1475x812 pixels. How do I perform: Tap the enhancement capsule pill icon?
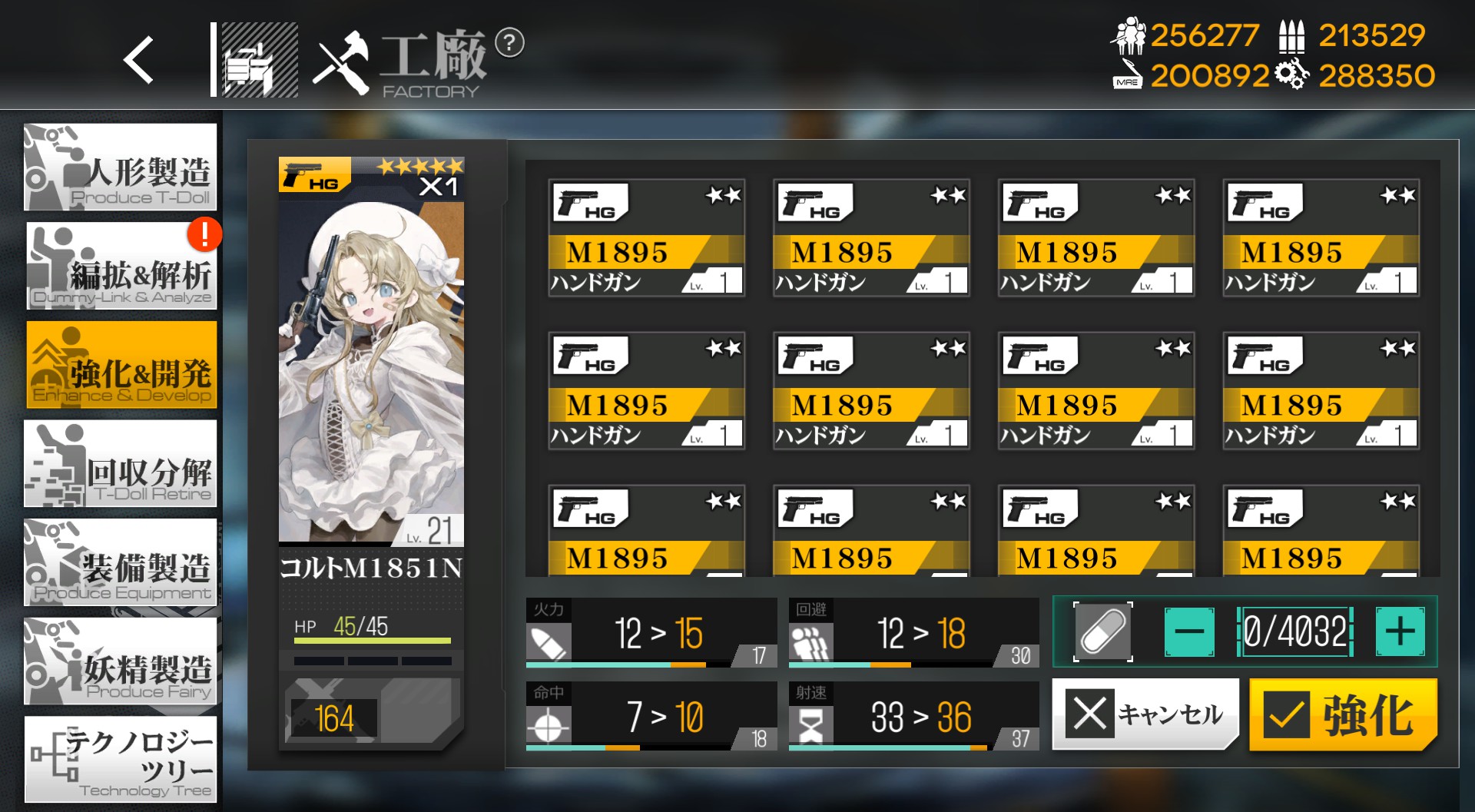[x=1102, y=632]
